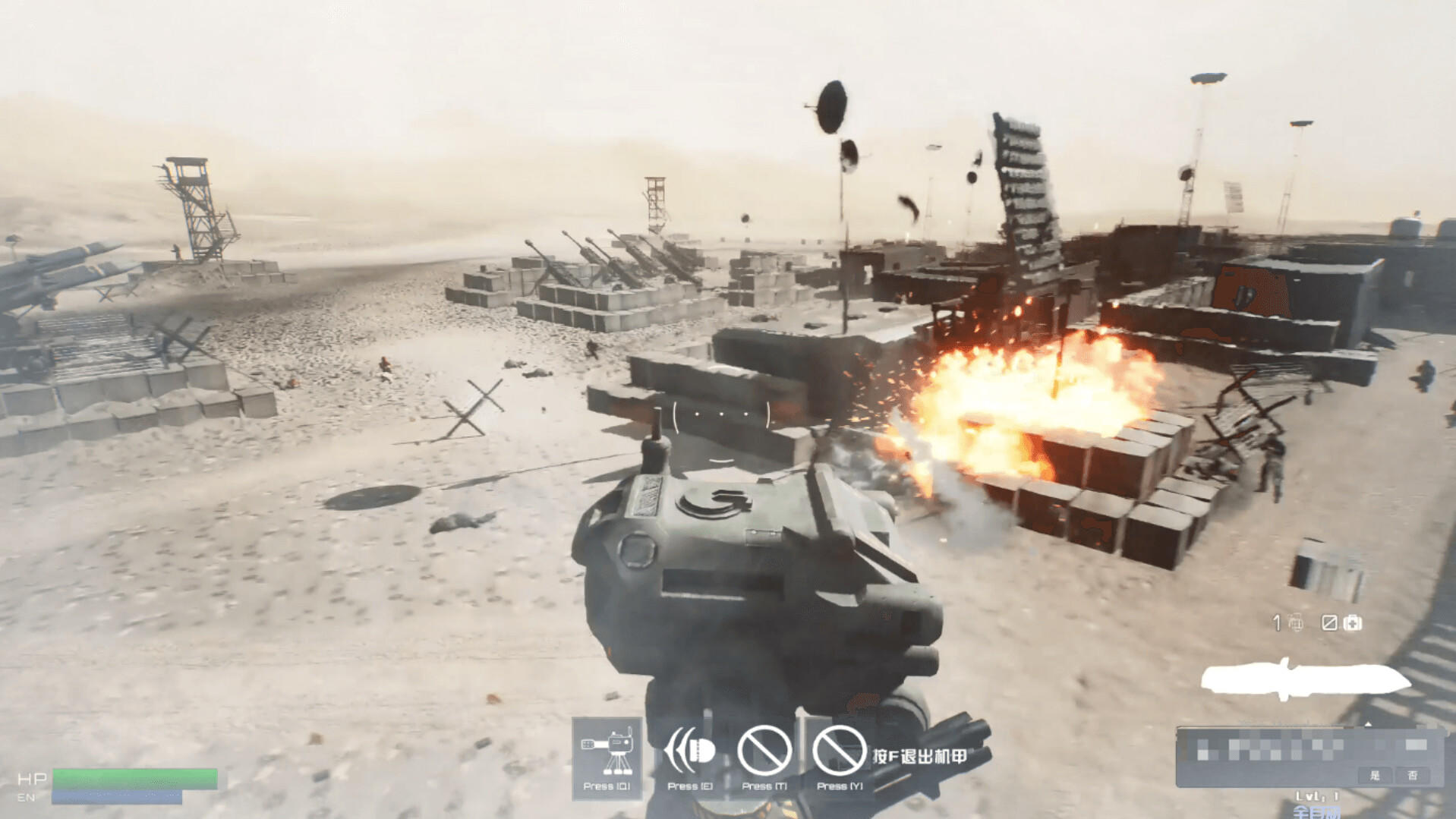Select the ammo magazine icon

click(x=1329, y=623)
